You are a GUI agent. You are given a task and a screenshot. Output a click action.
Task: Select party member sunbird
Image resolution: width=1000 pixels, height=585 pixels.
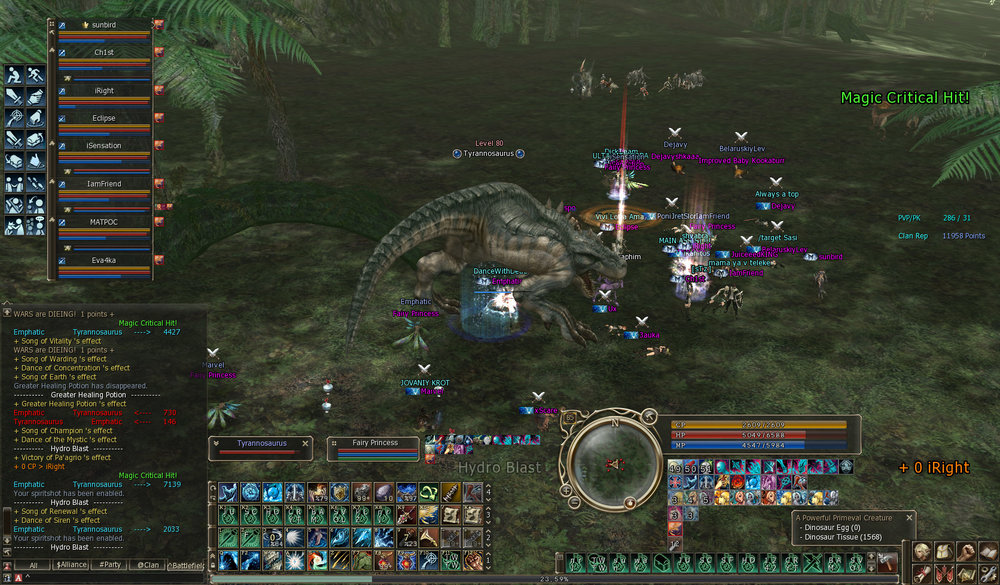(x=104, y=24)
